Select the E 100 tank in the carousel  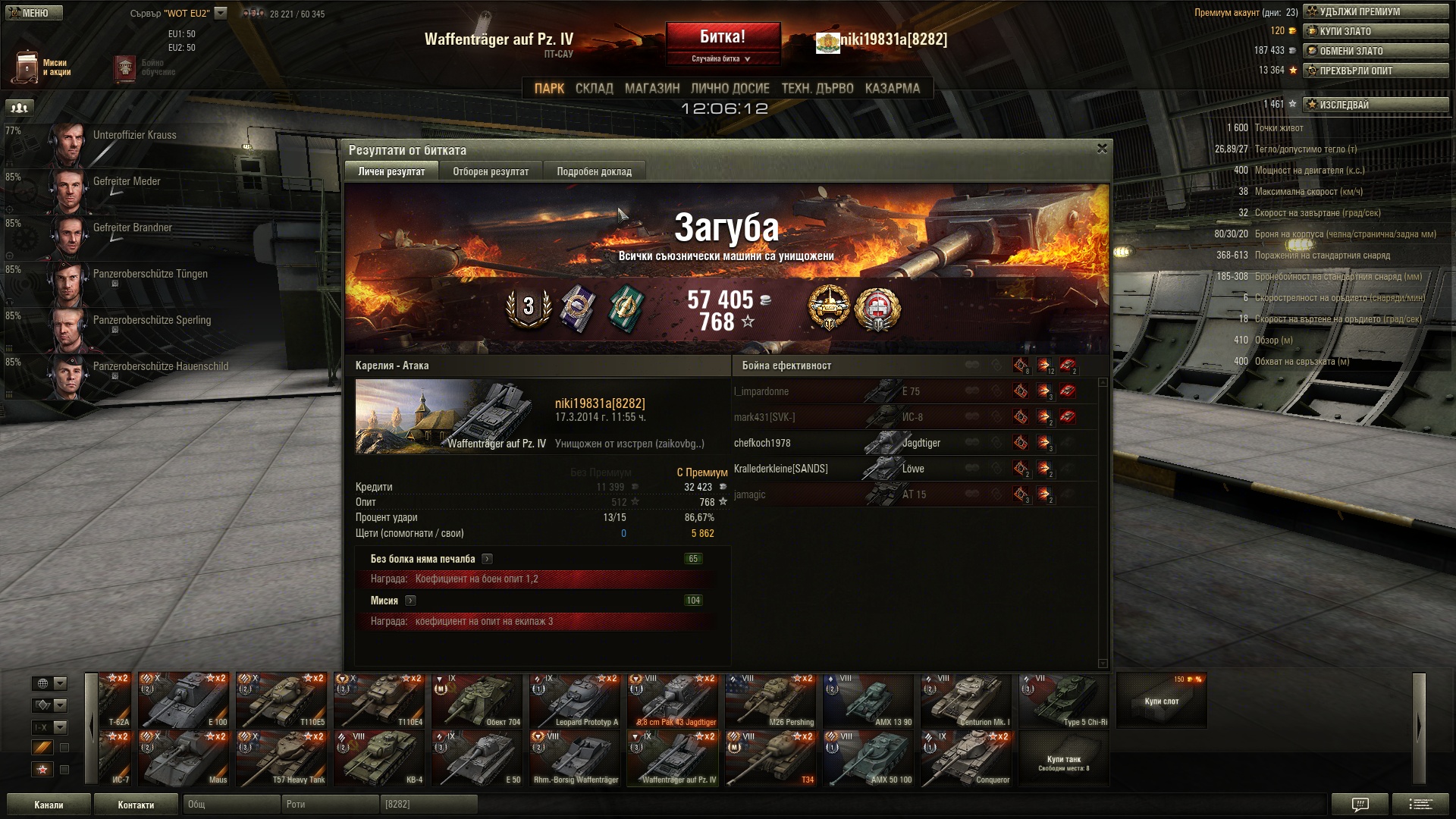(184, 701)
